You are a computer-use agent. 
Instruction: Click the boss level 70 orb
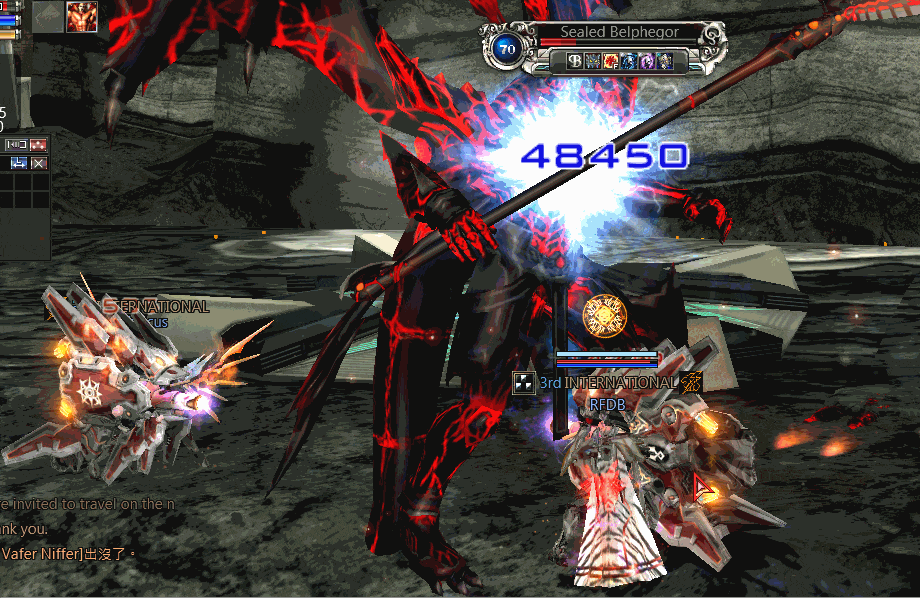point(506,48)
